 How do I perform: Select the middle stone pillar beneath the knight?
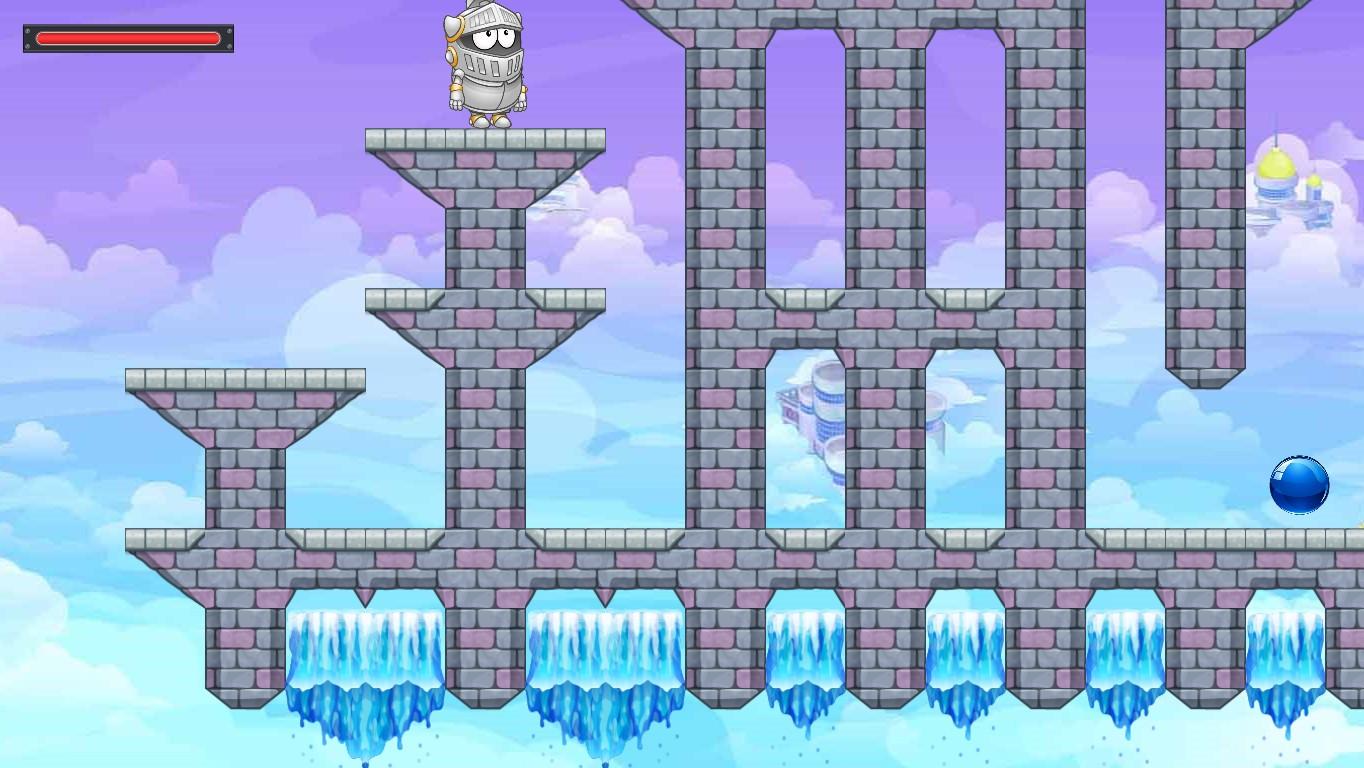pos(487,450)
